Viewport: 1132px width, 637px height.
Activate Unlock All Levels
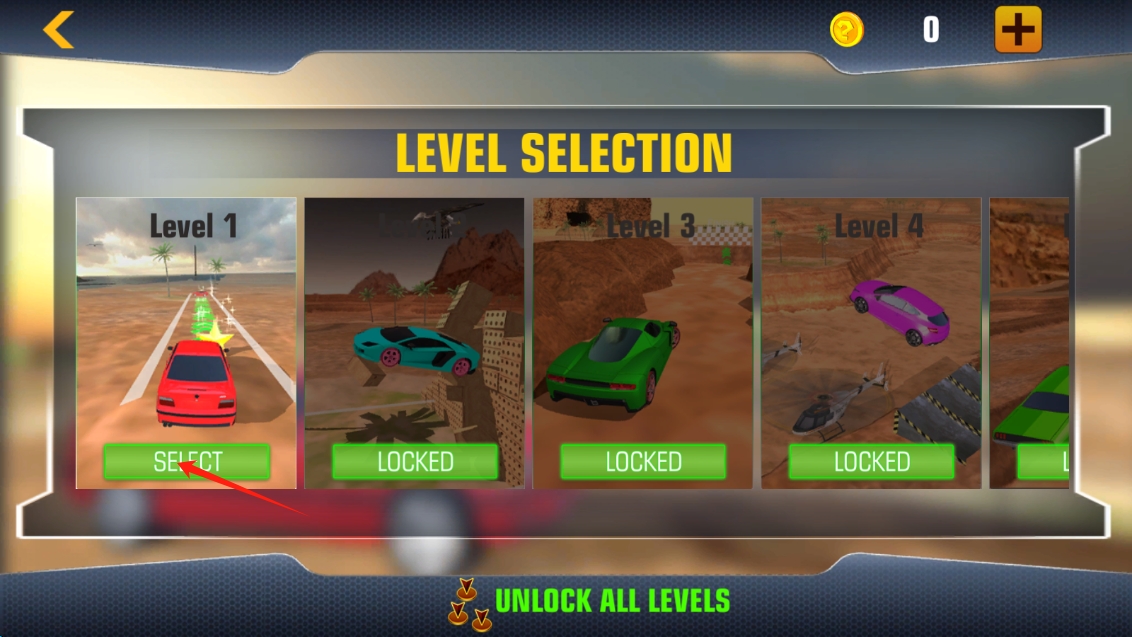tap(611, 601)
